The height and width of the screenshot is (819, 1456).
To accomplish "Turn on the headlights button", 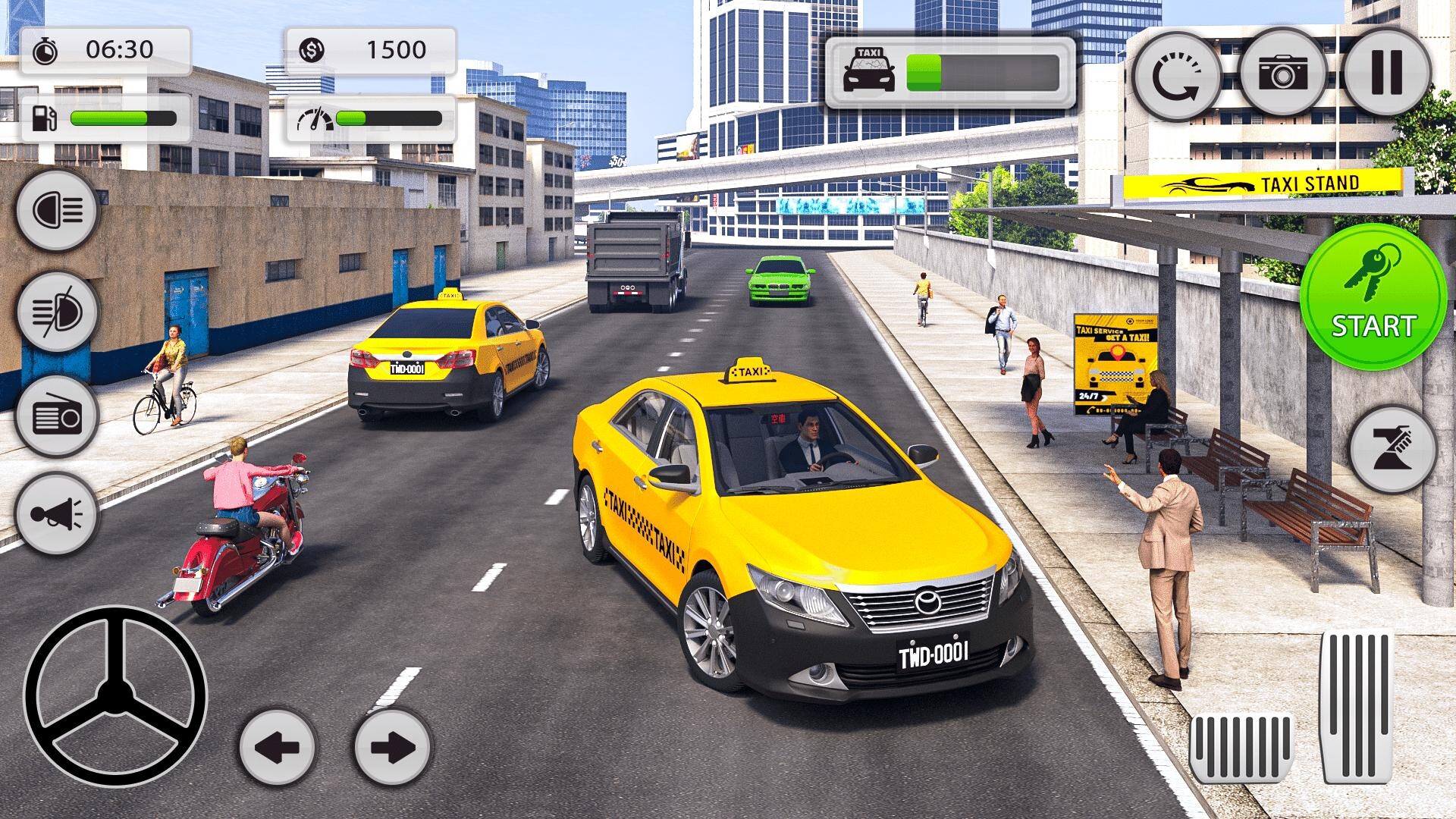I will pos(58,209).
